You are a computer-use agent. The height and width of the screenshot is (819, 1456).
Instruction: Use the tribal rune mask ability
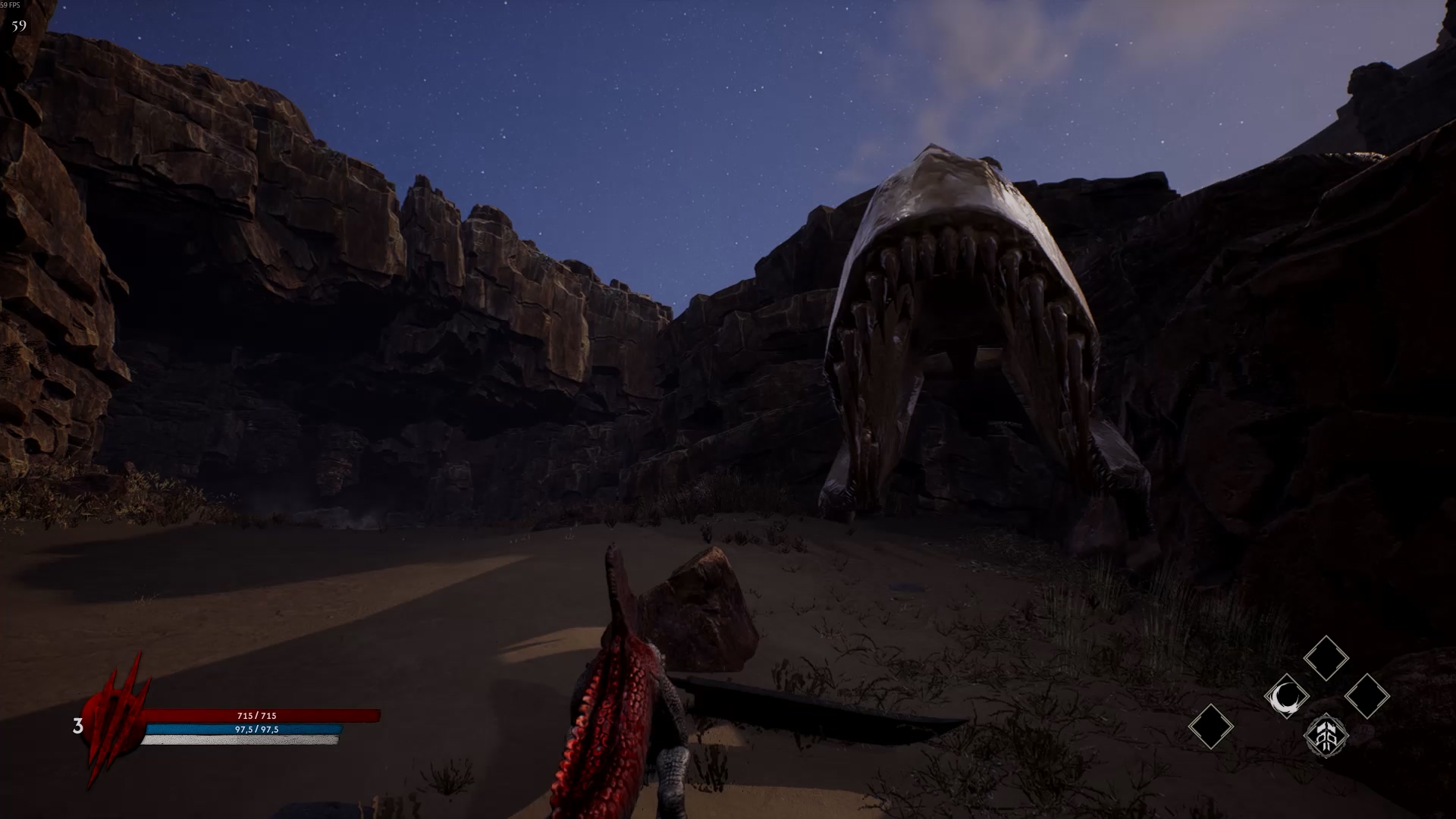coord(1326,735)
